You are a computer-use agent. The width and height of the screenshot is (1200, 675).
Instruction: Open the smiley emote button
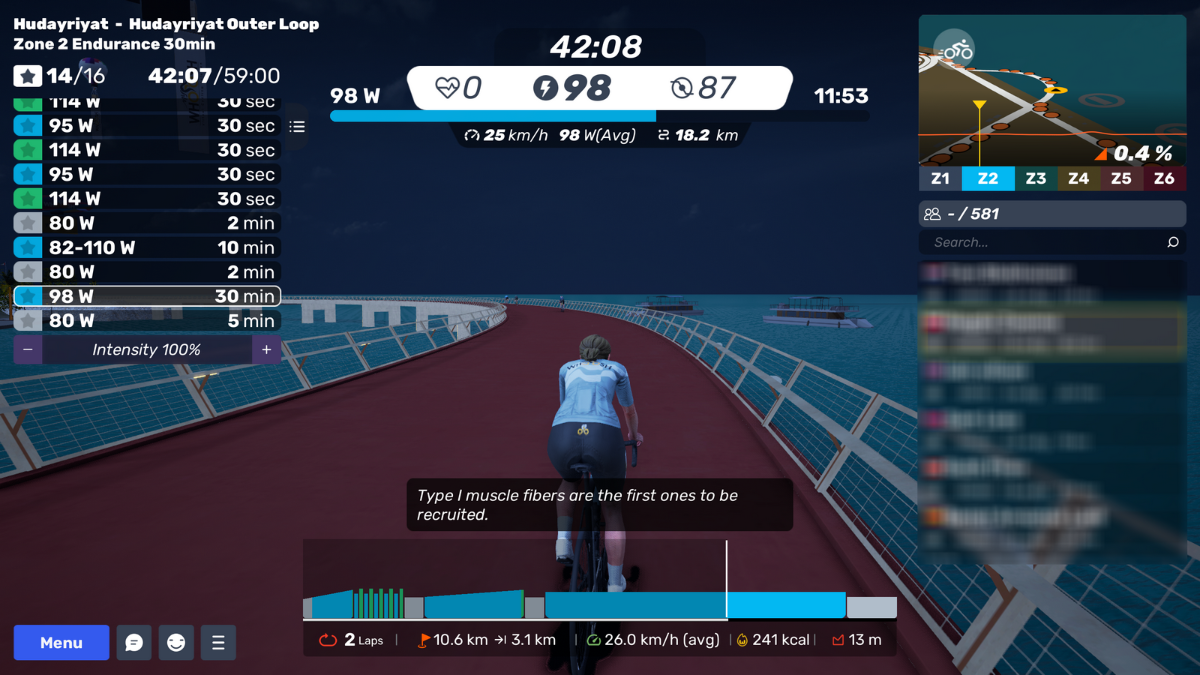tap(176, 643)
